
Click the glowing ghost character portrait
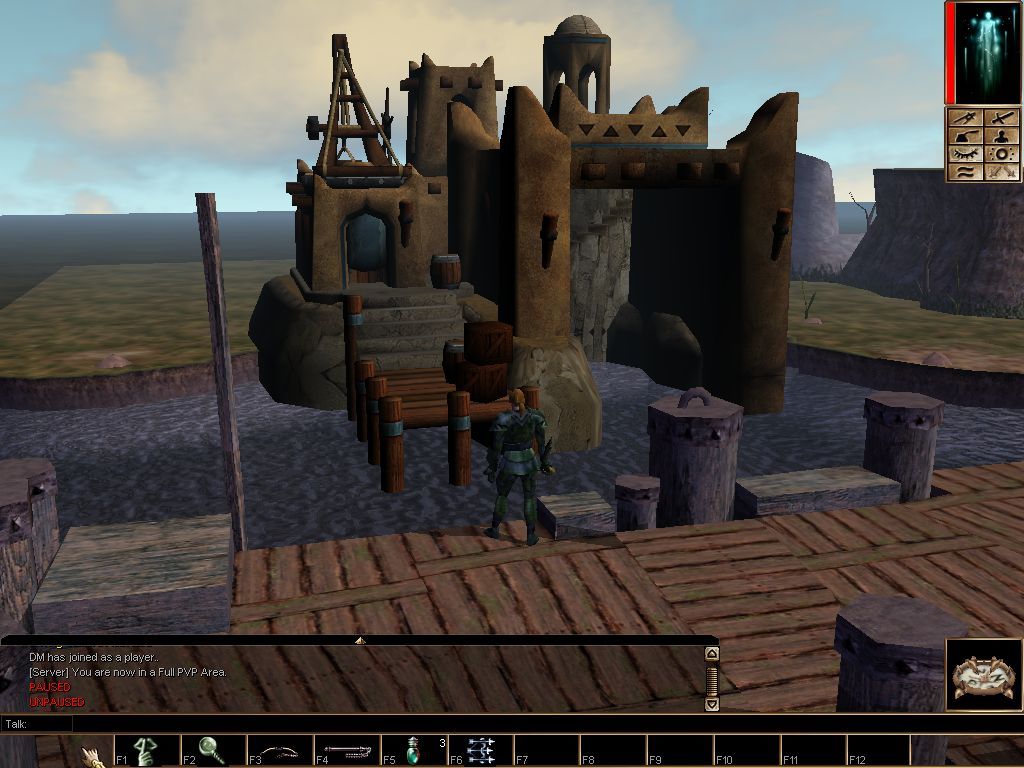983,52
